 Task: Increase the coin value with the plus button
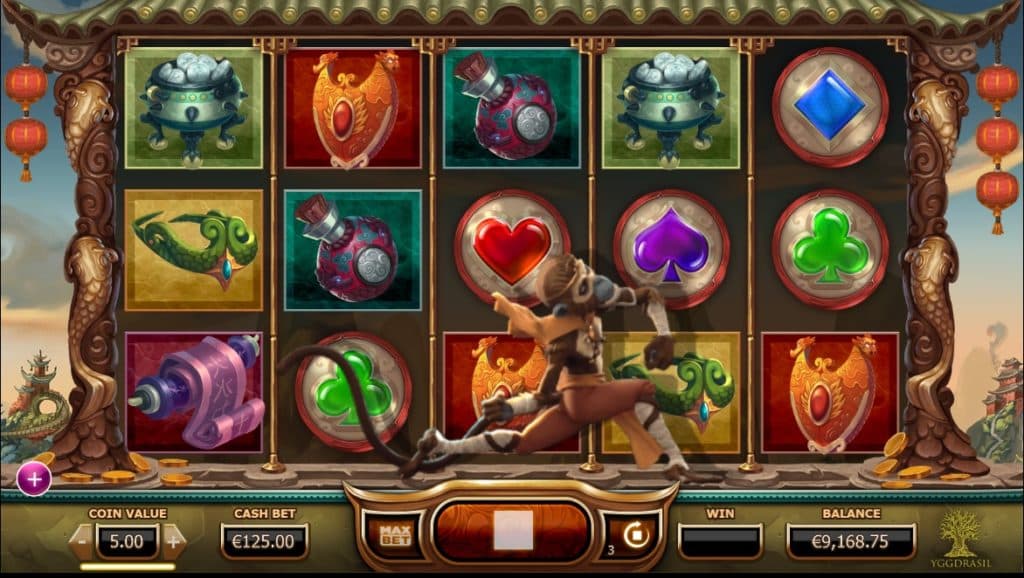pyautogui.click(x=173, y=542)
